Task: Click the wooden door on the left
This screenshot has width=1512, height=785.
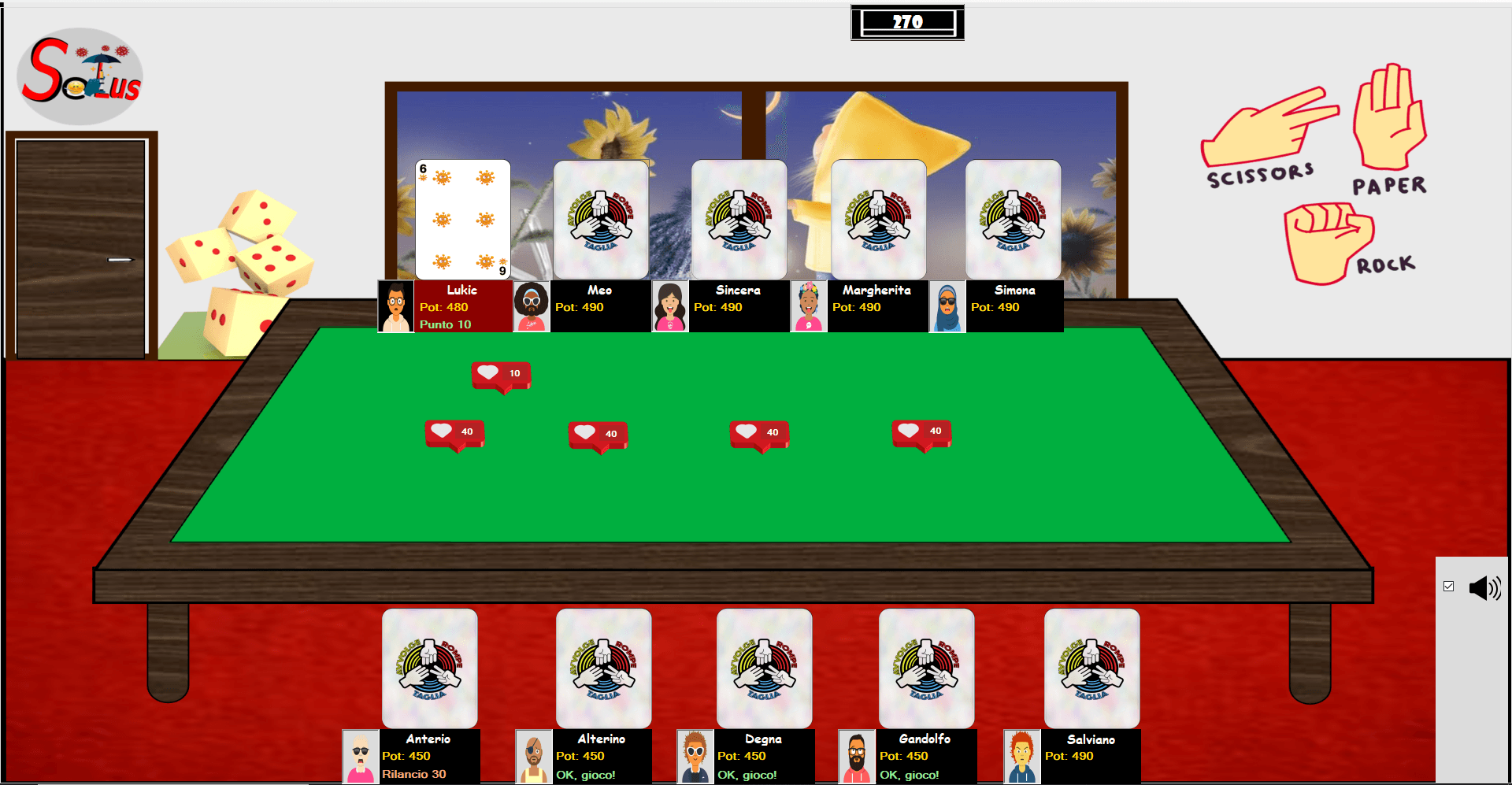Action: click(x=81, y=244)
